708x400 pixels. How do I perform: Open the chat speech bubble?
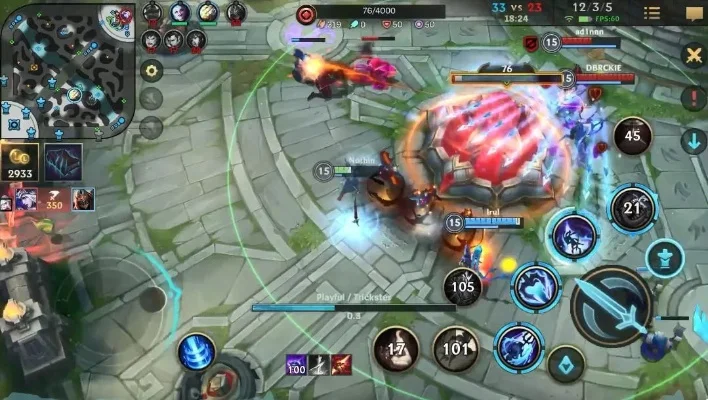[693, 13]
